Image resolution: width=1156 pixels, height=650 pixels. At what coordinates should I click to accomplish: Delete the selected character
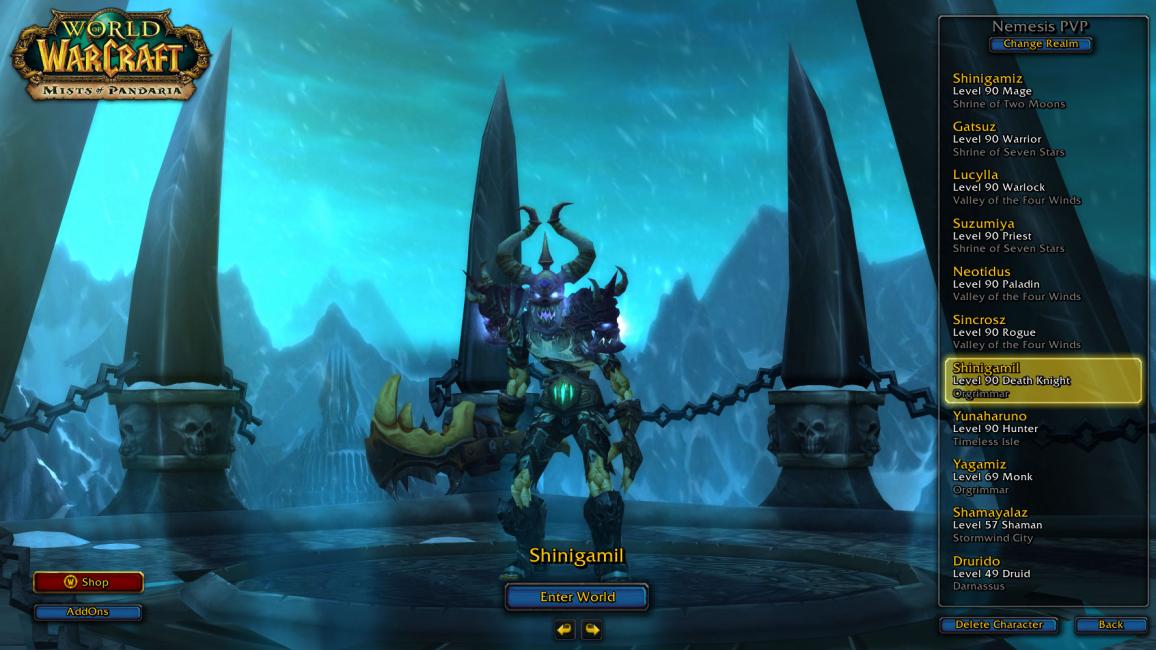click(998, 625)
